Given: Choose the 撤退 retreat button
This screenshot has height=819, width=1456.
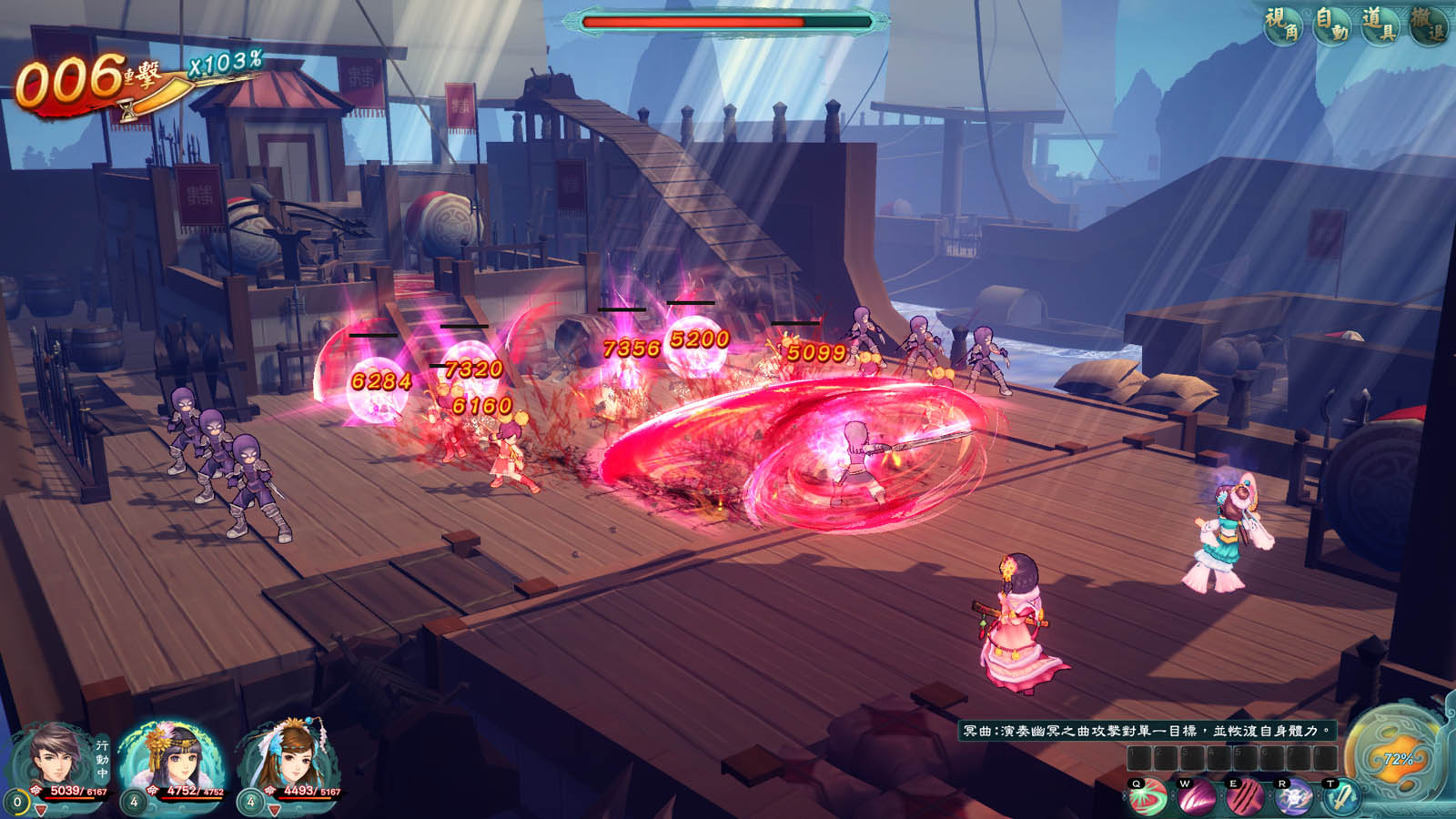Looking at the screenshot, I should [1428, 25].
